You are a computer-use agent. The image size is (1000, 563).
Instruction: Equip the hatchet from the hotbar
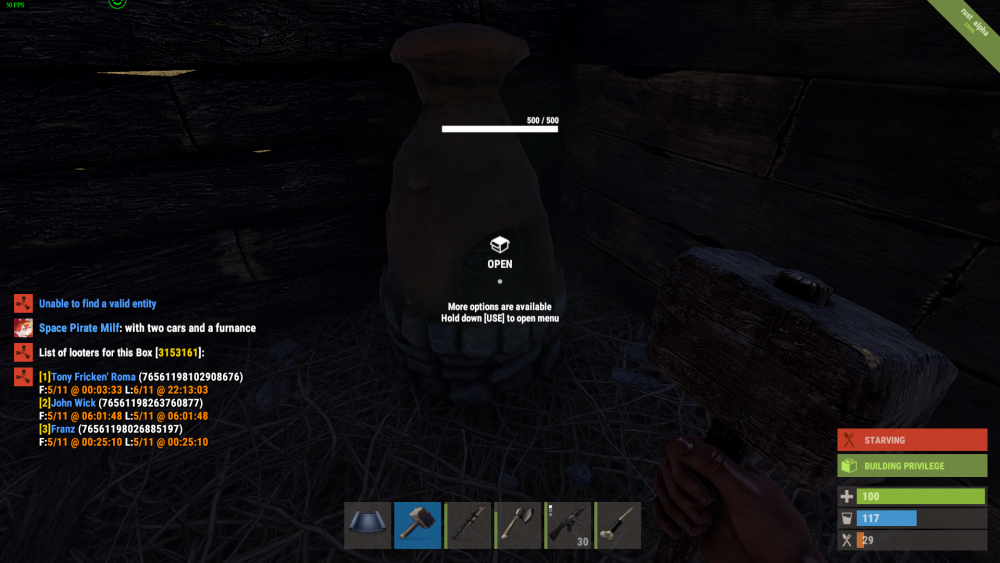[518, 525]
